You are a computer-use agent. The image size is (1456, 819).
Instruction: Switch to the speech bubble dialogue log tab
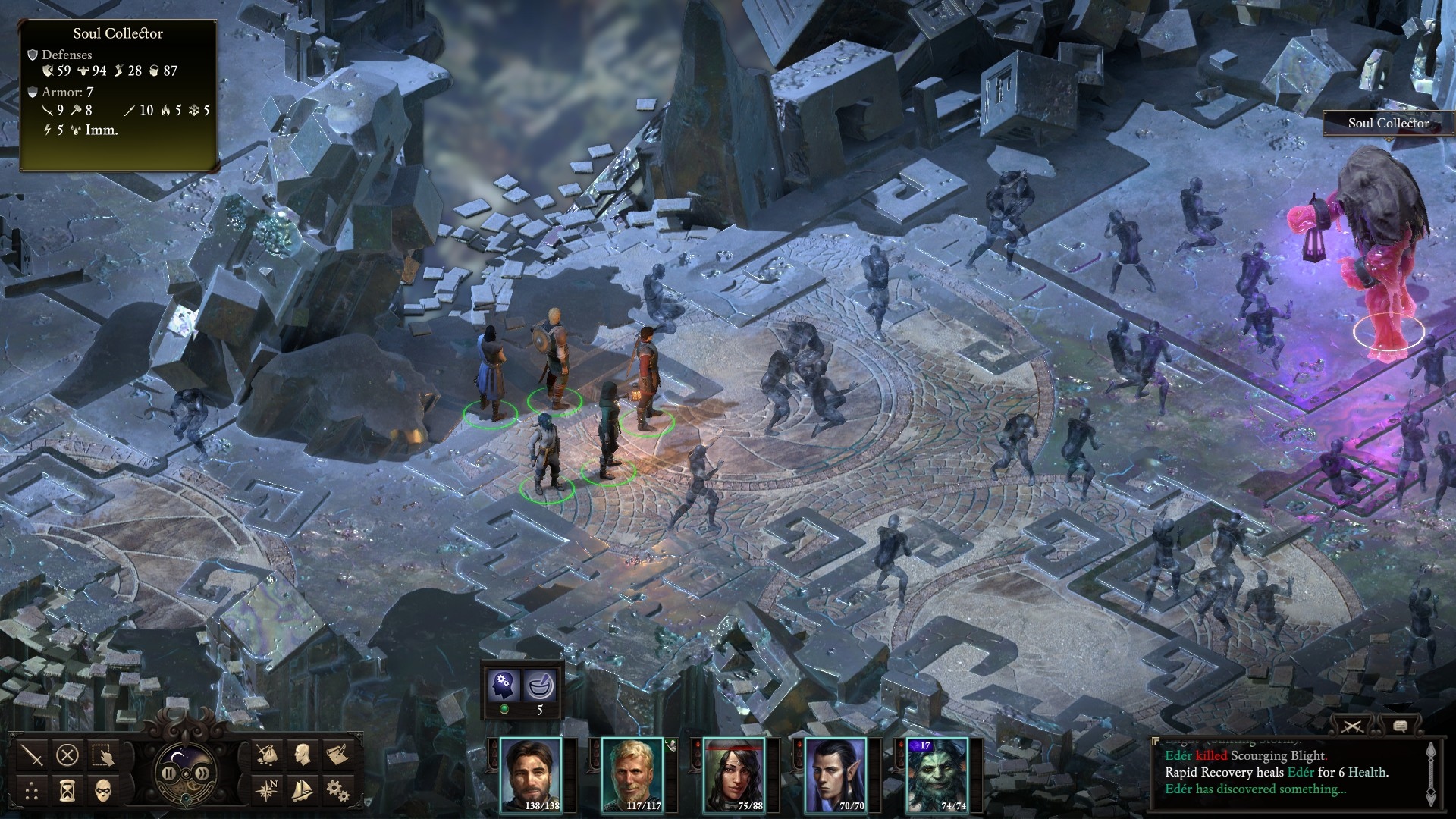pyautogui.click(x=1400, y=726)
